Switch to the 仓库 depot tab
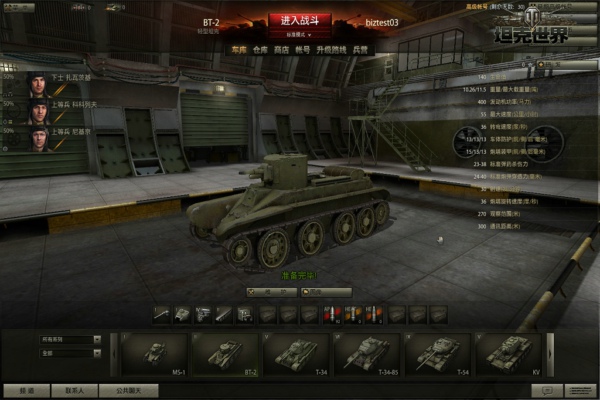The height and width of the screenshot is (400, 600). (x=262, y=48)
